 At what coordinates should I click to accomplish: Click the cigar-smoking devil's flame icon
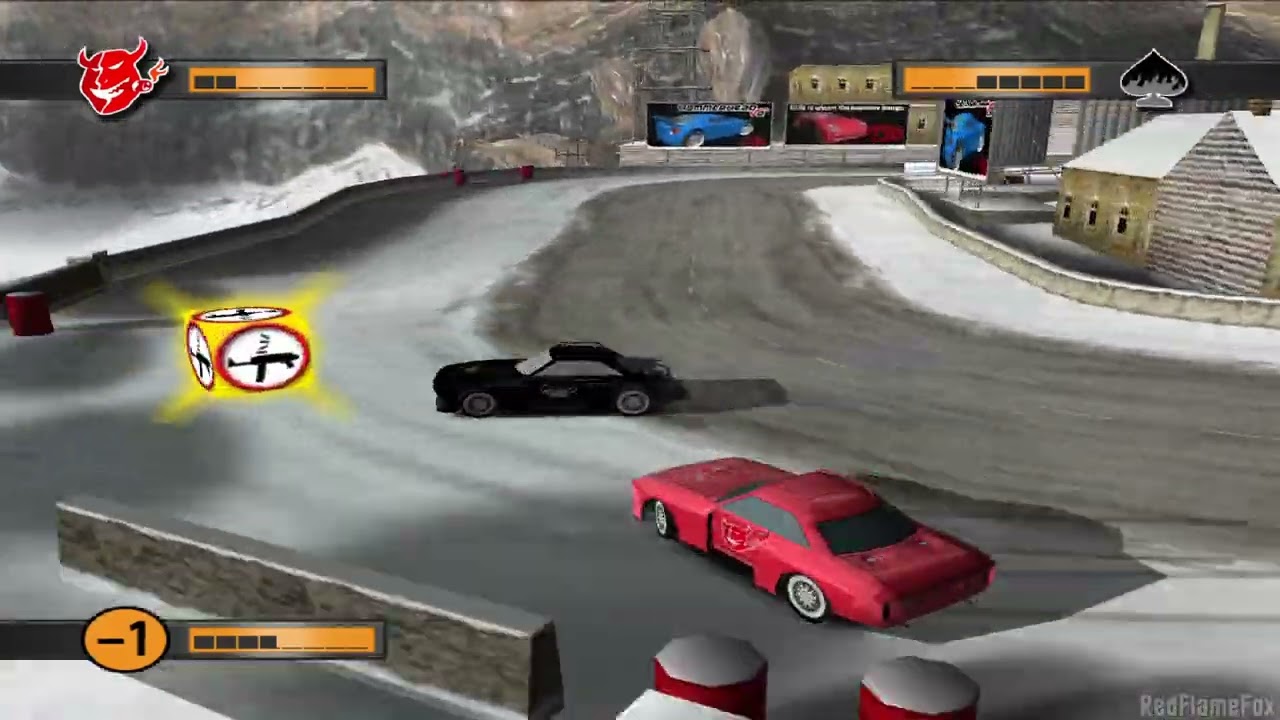(x=158, y=68)
